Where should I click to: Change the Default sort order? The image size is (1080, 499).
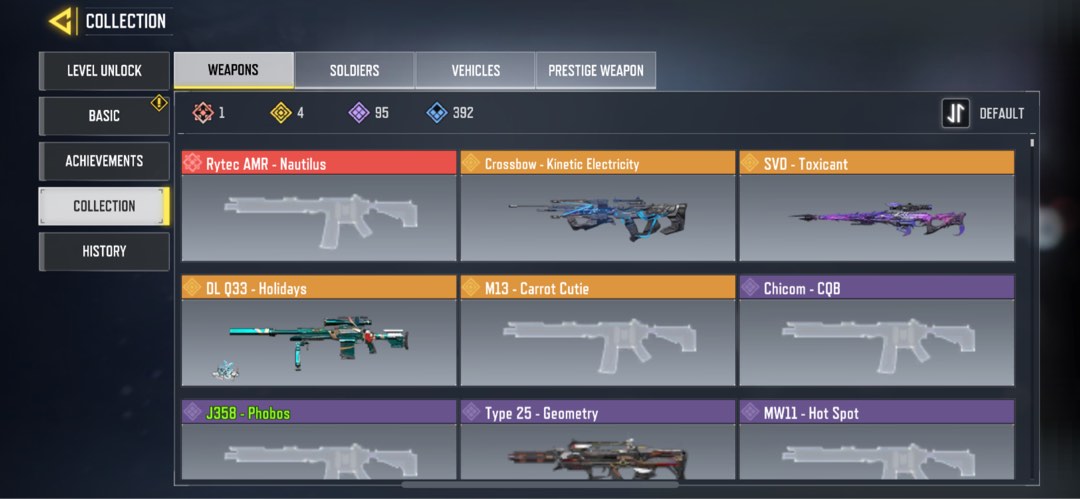984,114
